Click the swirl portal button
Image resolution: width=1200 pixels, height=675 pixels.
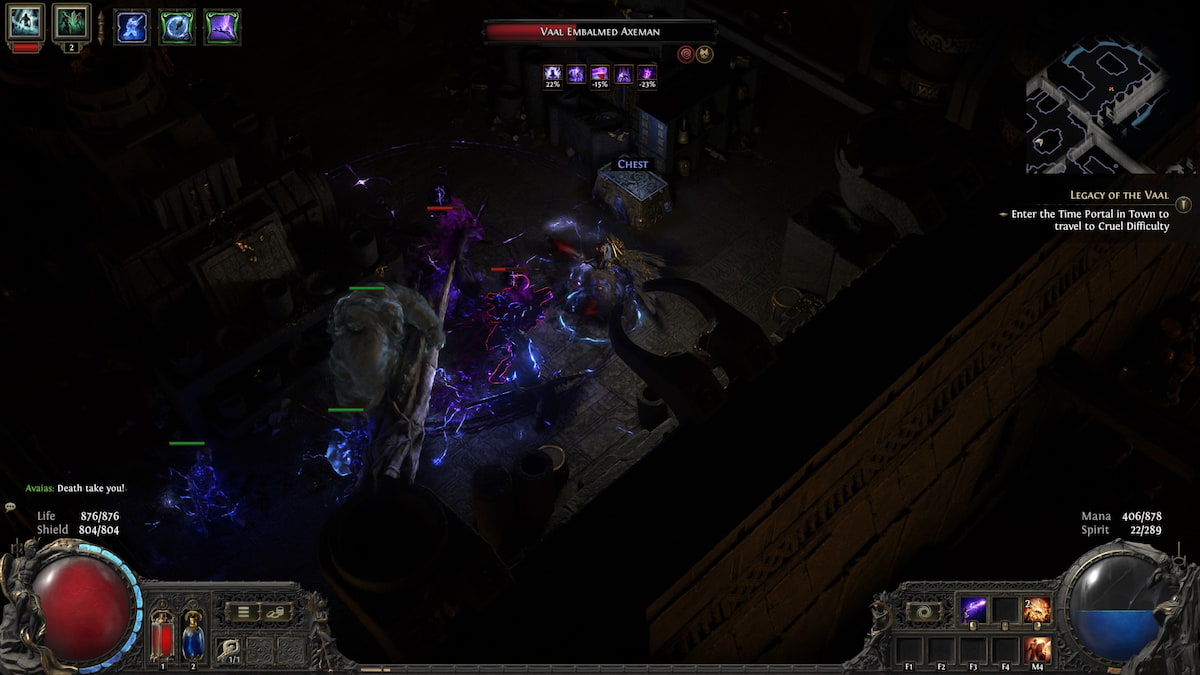(922, 611)
